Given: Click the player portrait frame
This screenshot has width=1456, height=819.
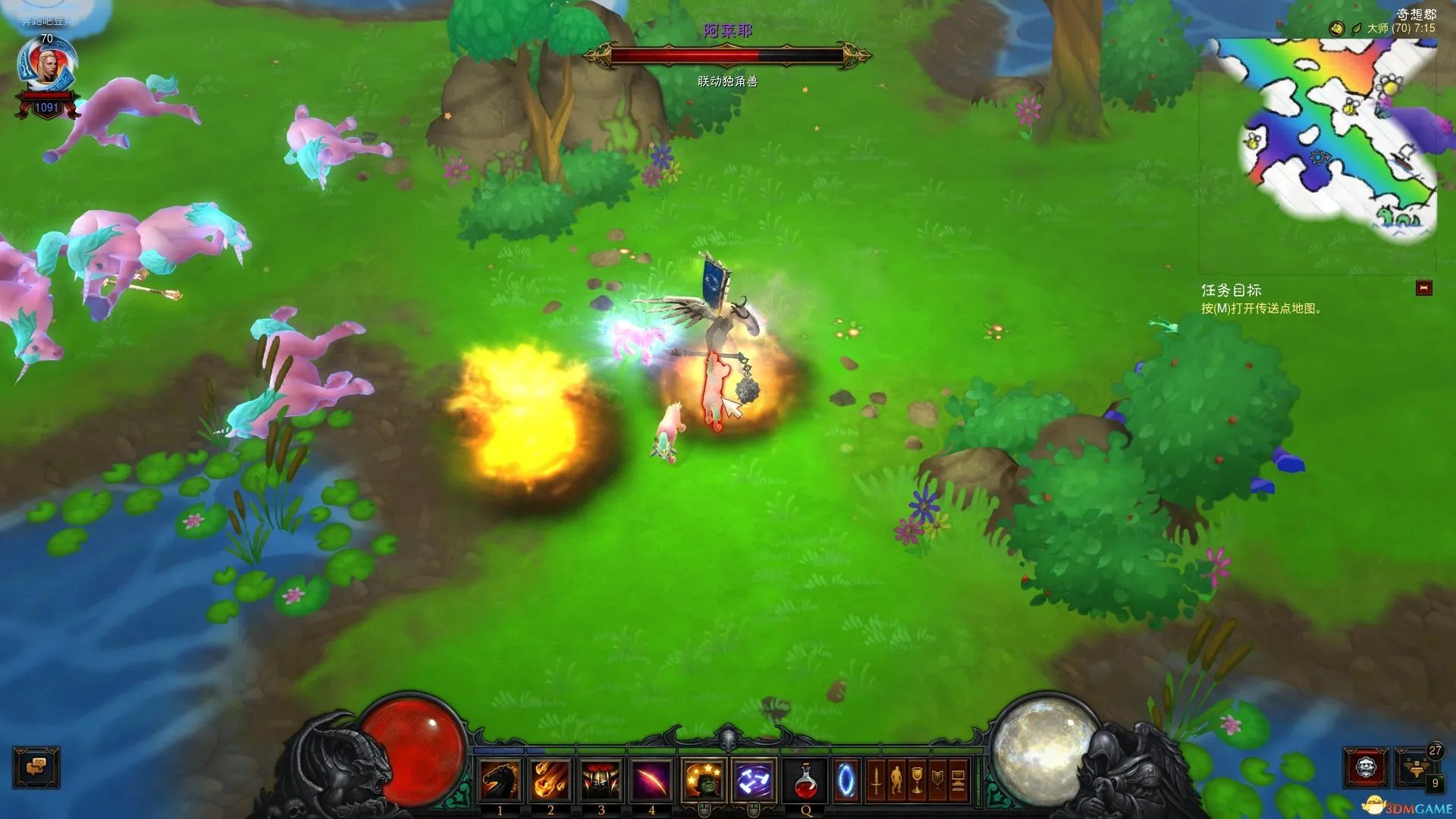Looking at the screenshot, I should (x=47, y=67).
